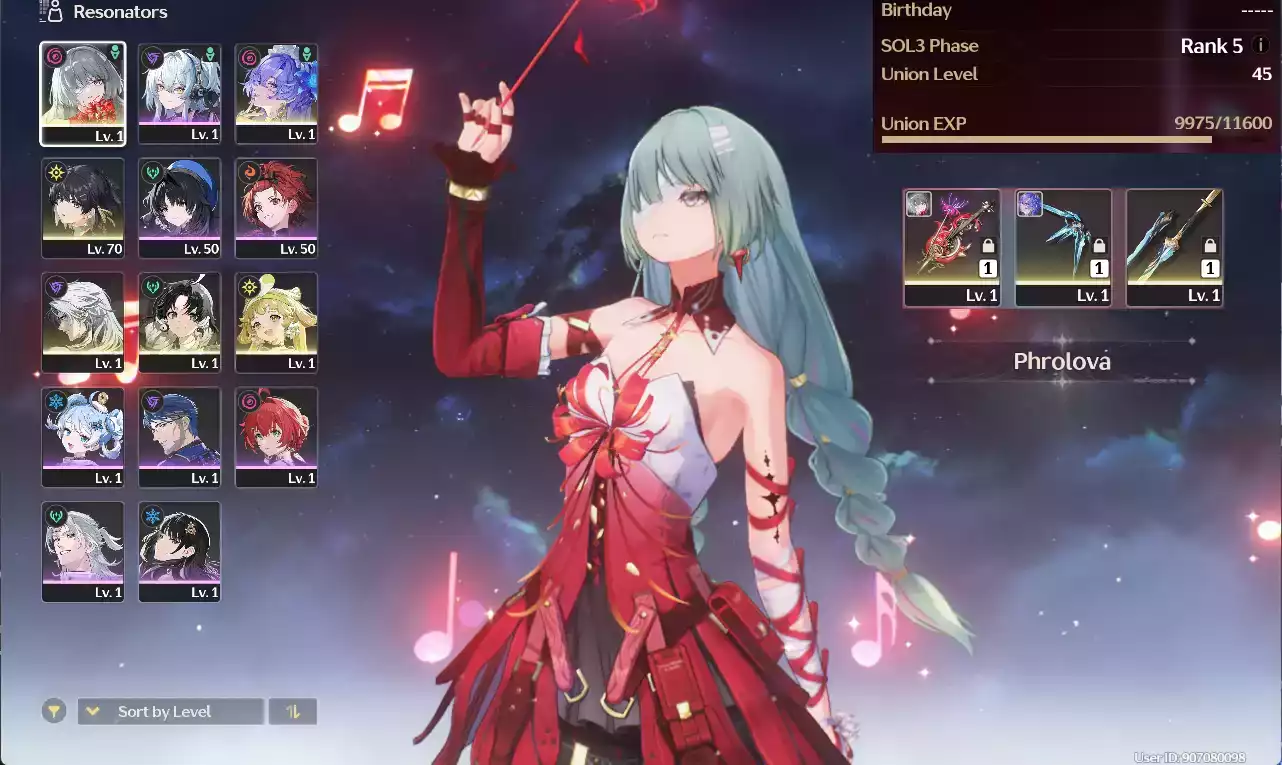Select the rightmost sword weapon thumbnail

click(x=1175, y=245)
